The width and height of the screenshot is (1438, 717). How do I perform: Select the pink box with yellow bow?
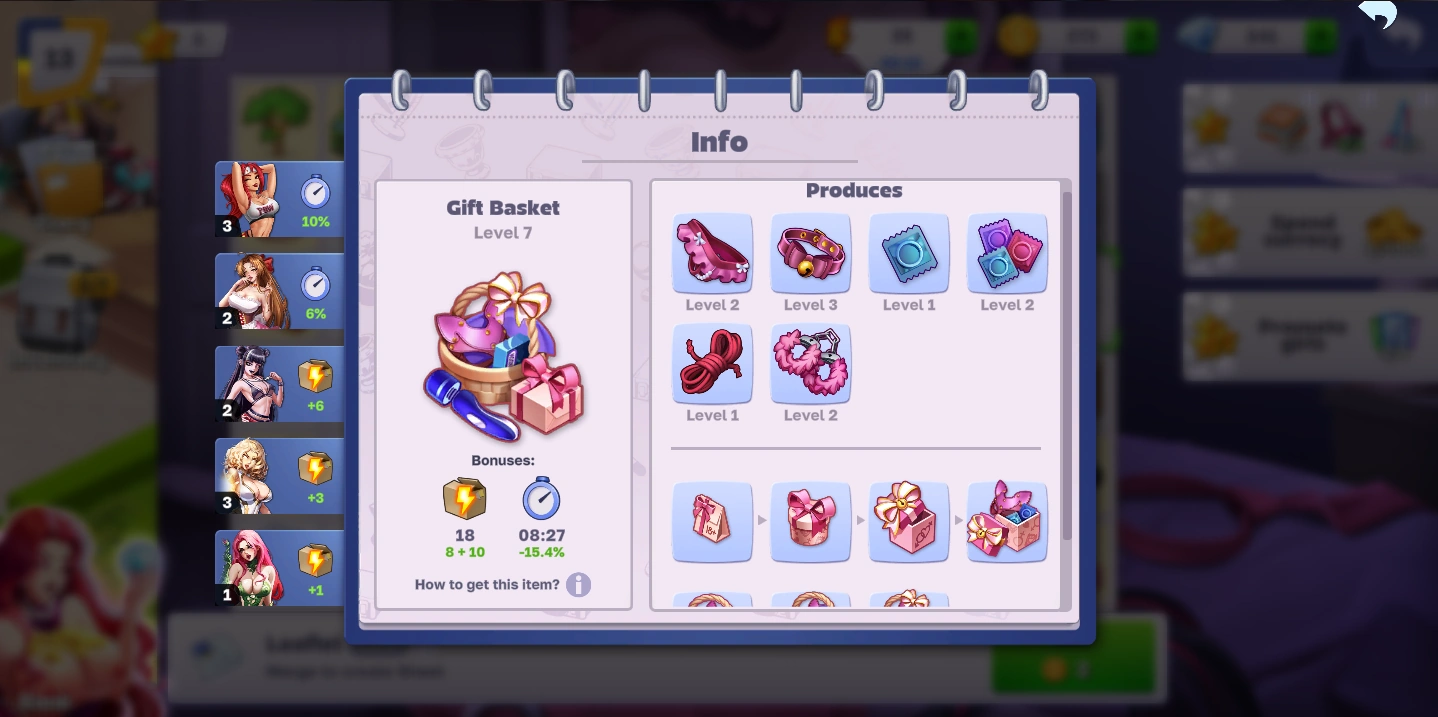(x=908, y=521)
